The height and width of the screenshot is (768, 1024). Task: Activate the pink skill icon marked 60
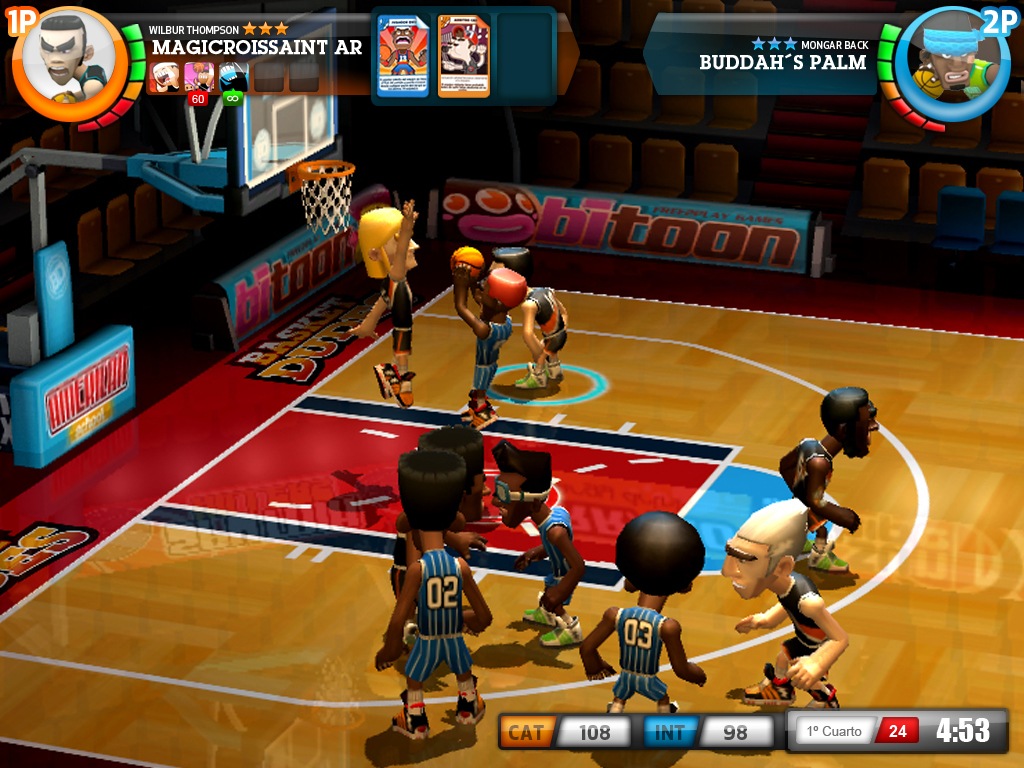tap(199, 77)
